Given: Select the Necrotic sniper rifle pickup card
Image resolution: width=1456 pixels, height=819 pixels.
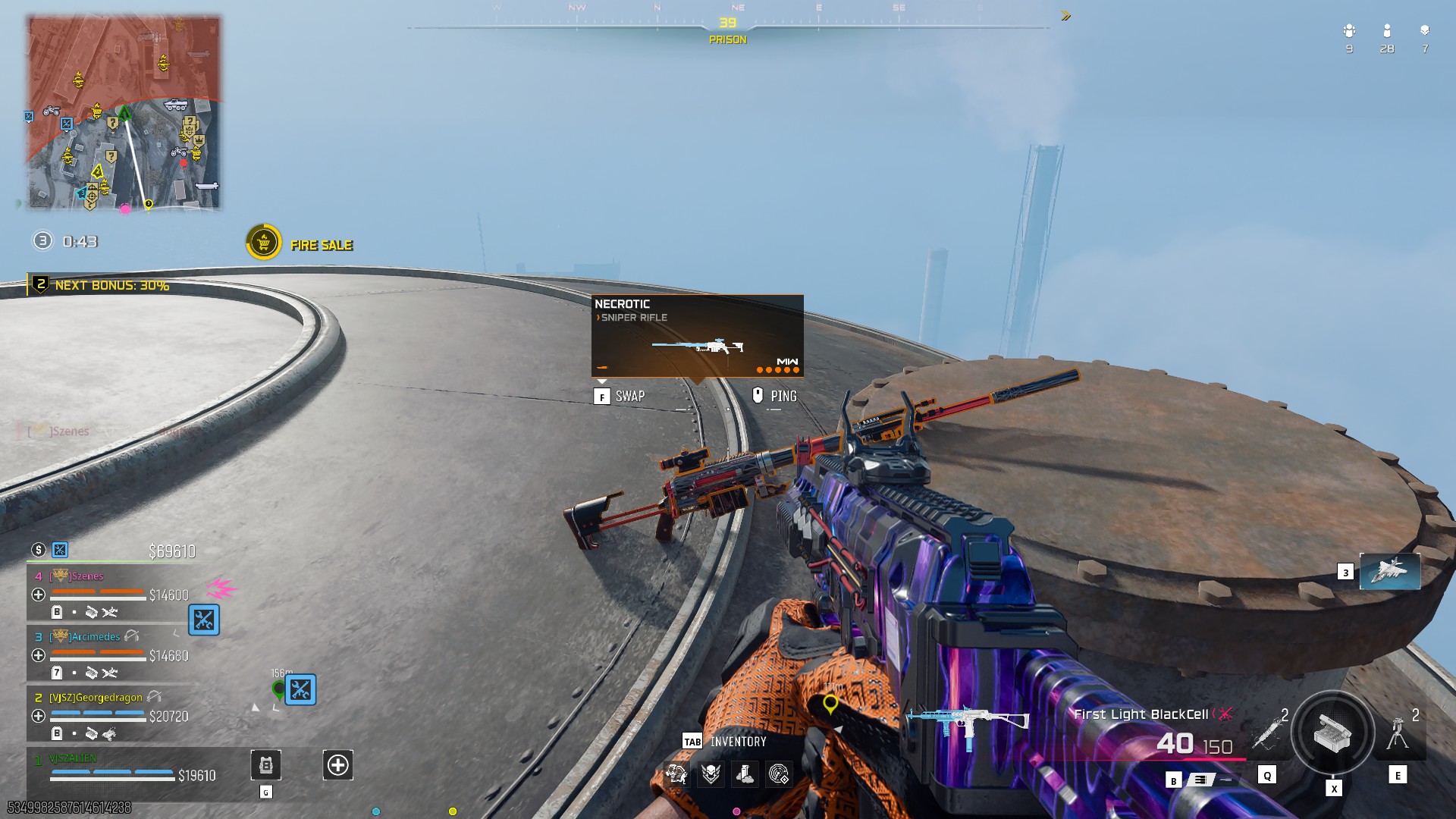Looking at the screenshot, I should tap(697, 336).
